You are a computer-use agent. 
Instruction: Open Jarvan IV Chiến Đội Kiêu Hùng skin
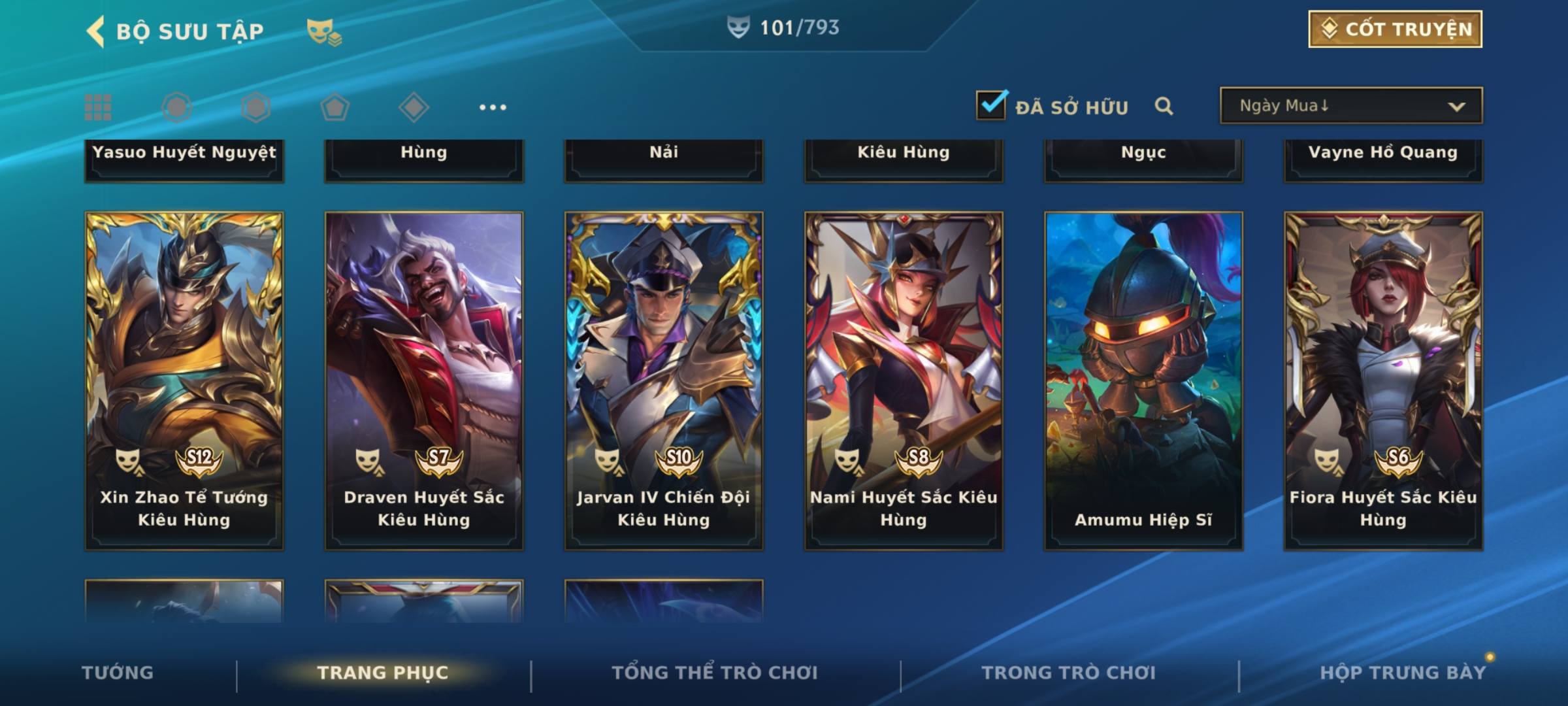click(664, 379)
